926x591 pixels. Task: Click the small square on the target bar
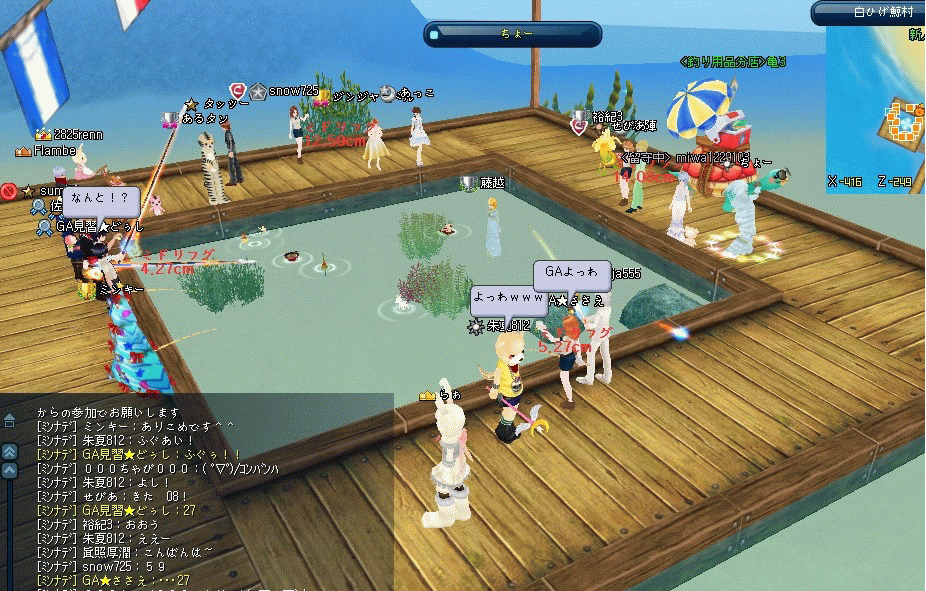point(433,35)
